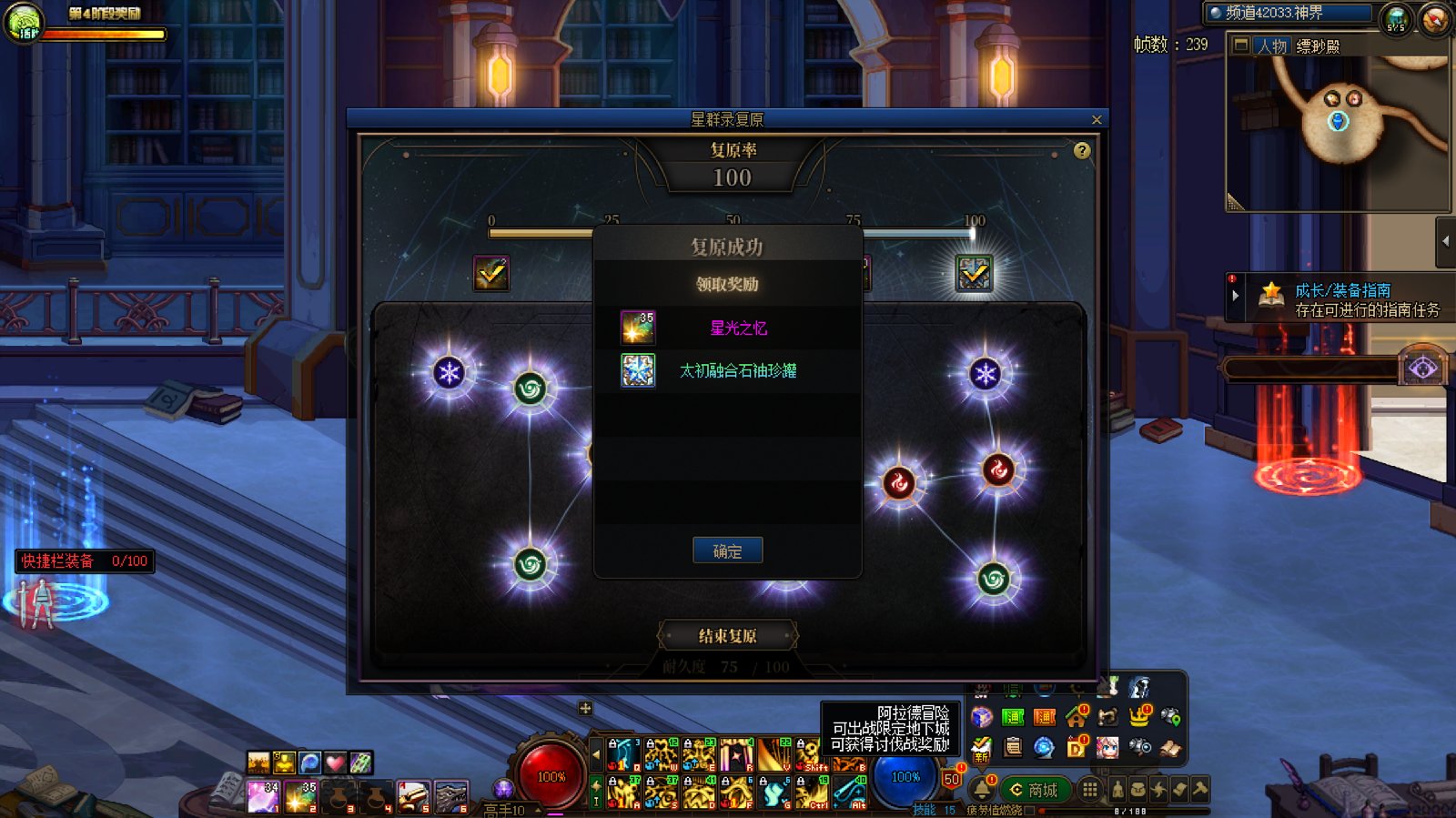Use the starlight quickslot item with count 35
This screenshot has height=818, width=1456.
(x=300, y=797)
